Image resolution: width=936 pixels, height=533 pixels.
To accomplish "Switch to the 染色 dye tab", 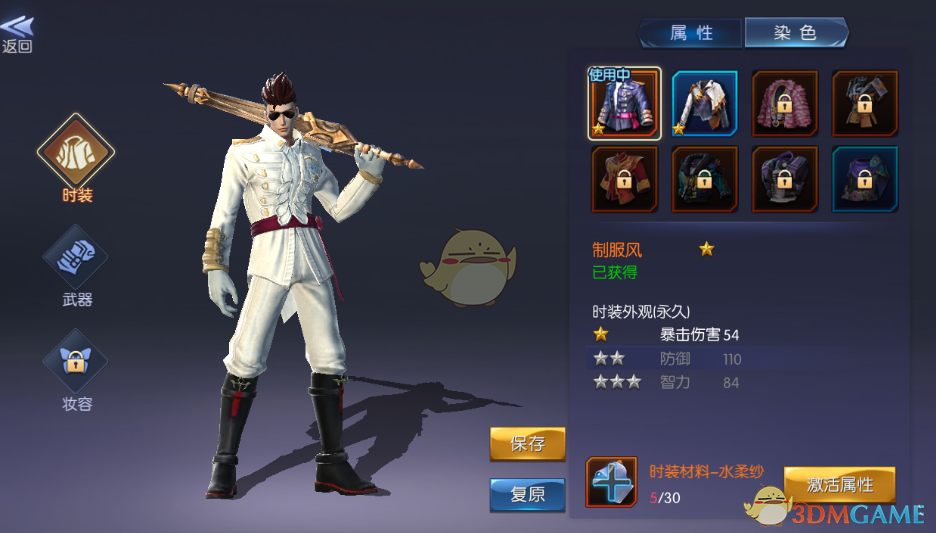I will point(796,33).
